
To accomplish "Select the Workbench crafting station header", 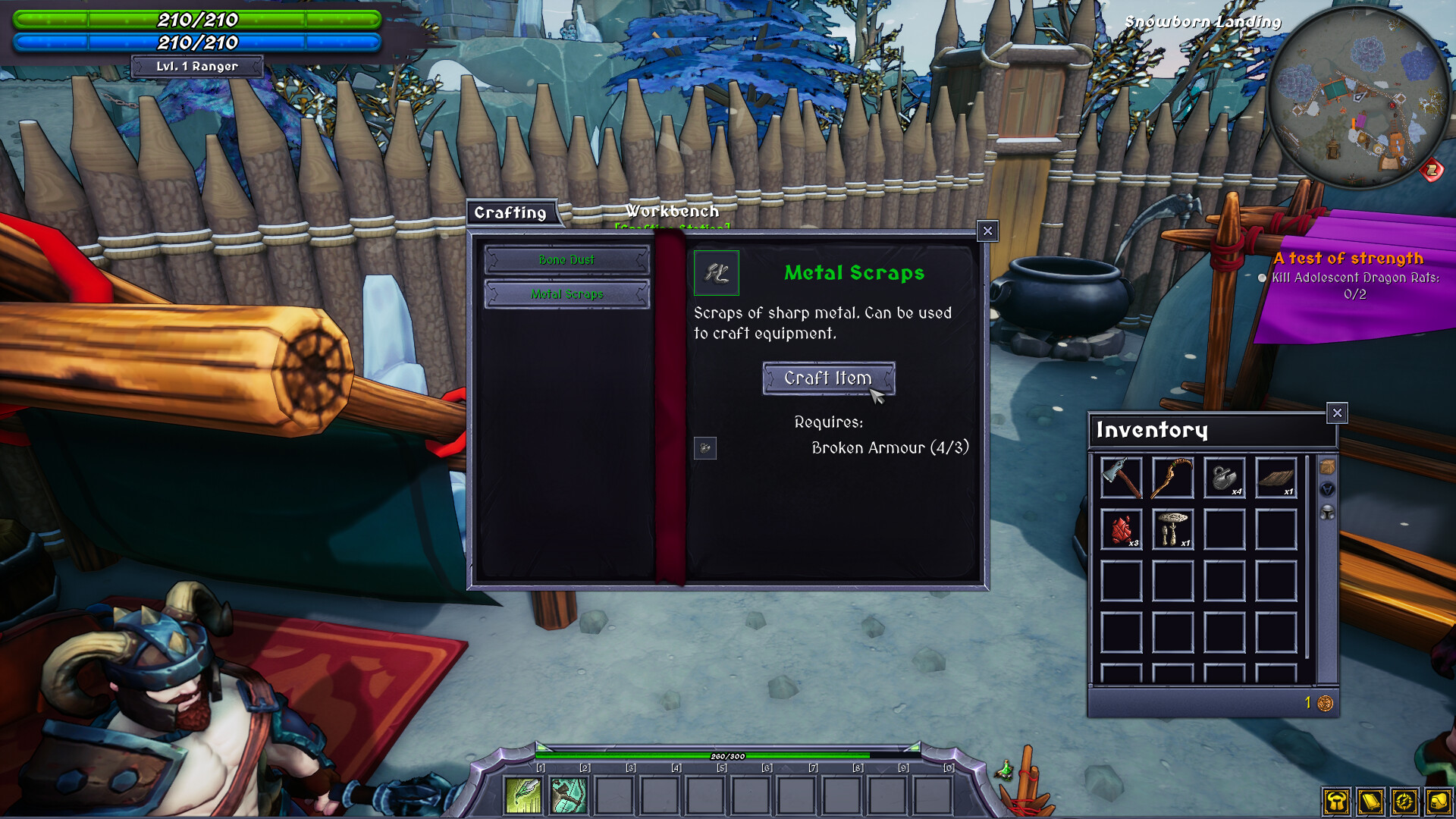I will (x=672, y=212).
